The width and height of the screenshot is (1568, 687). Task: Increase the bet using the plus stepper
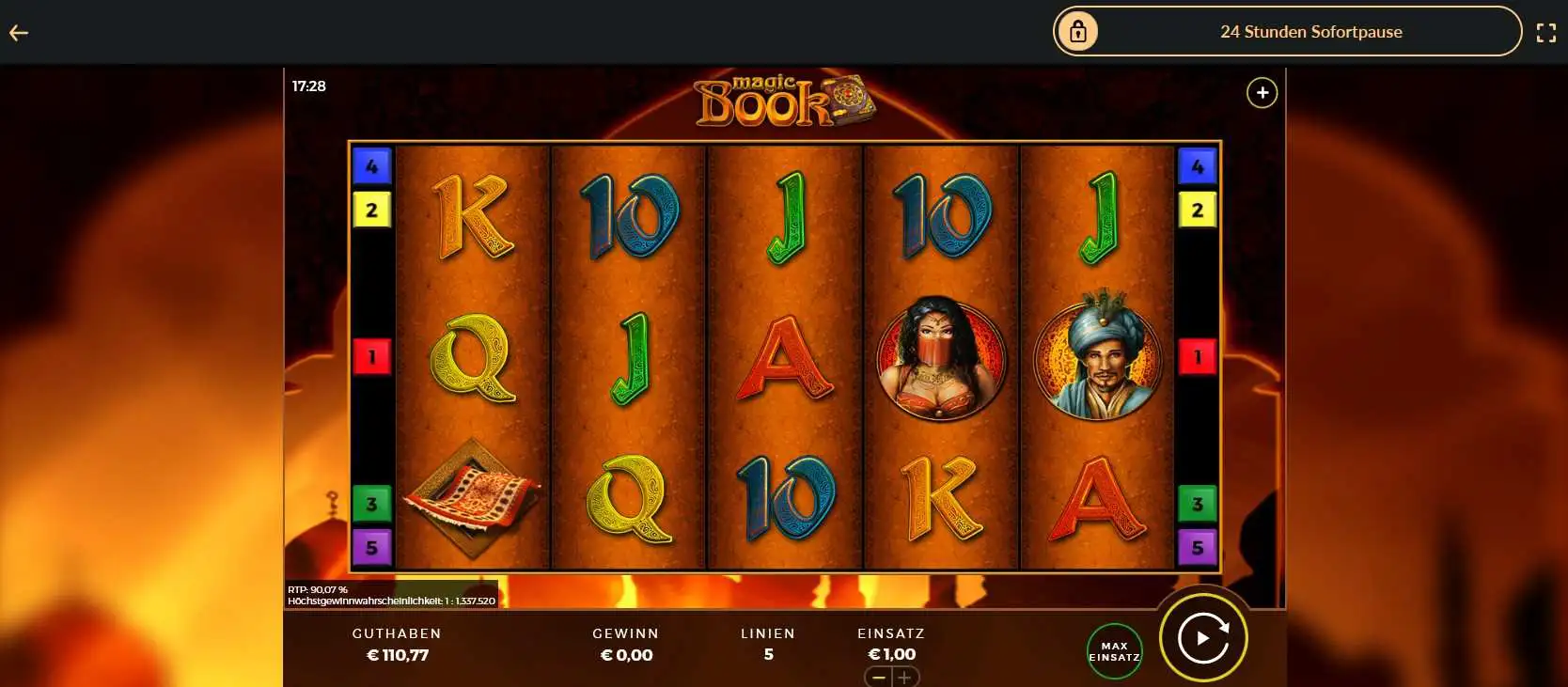click(x=905, y=676)
